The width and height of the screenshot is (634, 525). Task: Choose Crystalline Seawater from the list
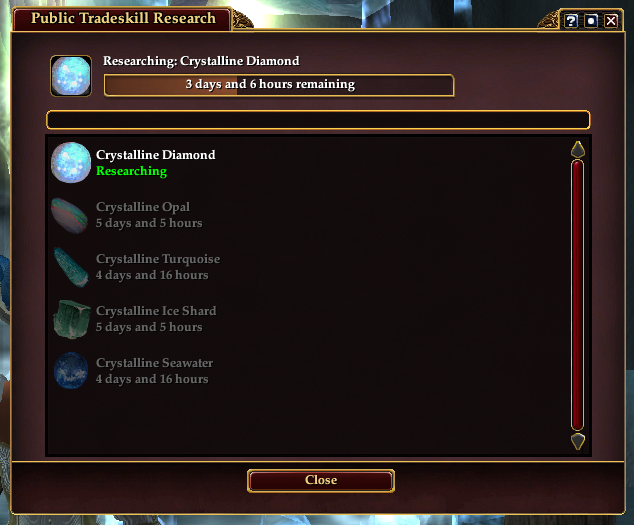coord(154,370)
